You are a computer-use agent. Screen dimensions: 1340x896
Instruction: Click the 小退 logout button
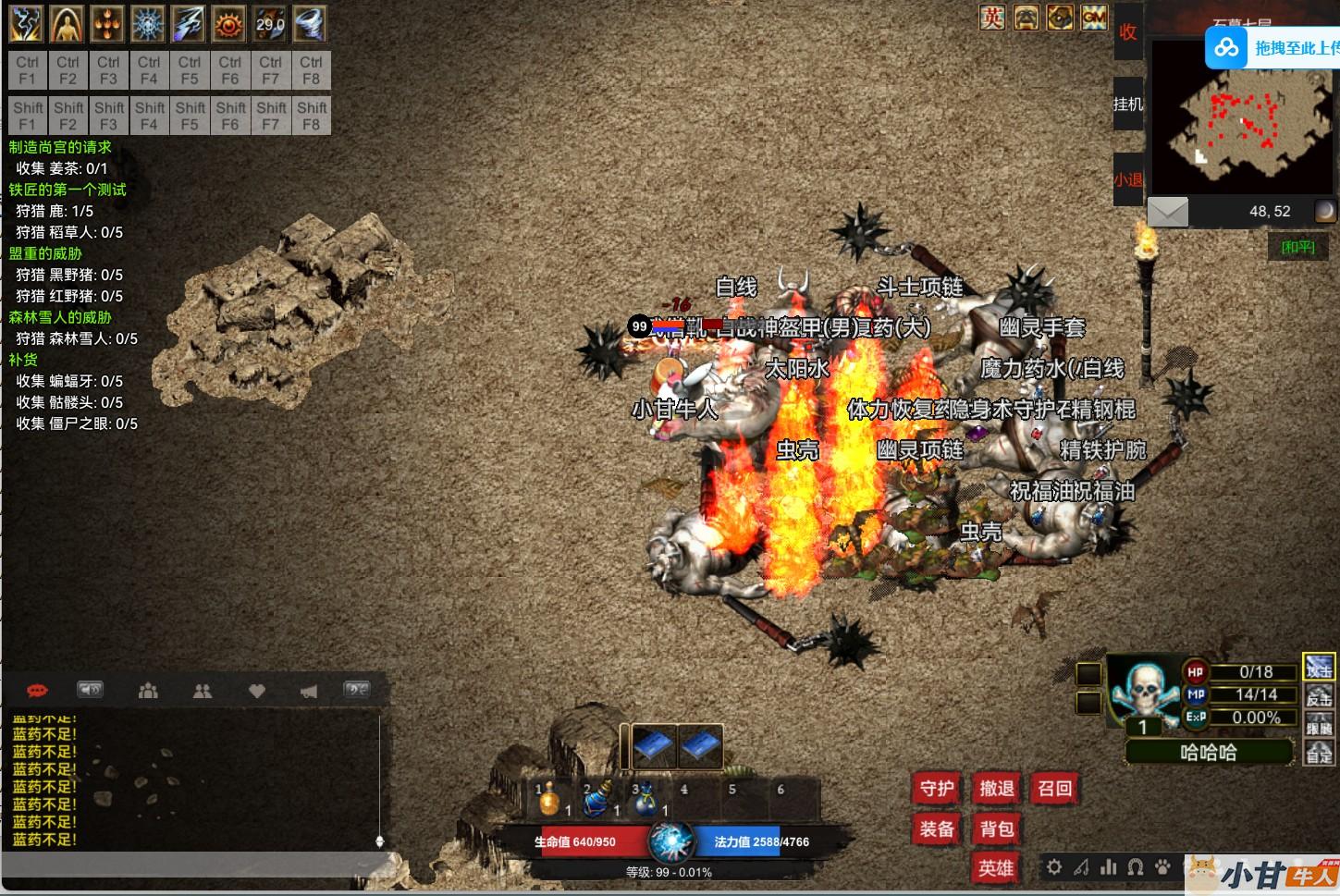pyautogui.click(x=1128, y=179)
